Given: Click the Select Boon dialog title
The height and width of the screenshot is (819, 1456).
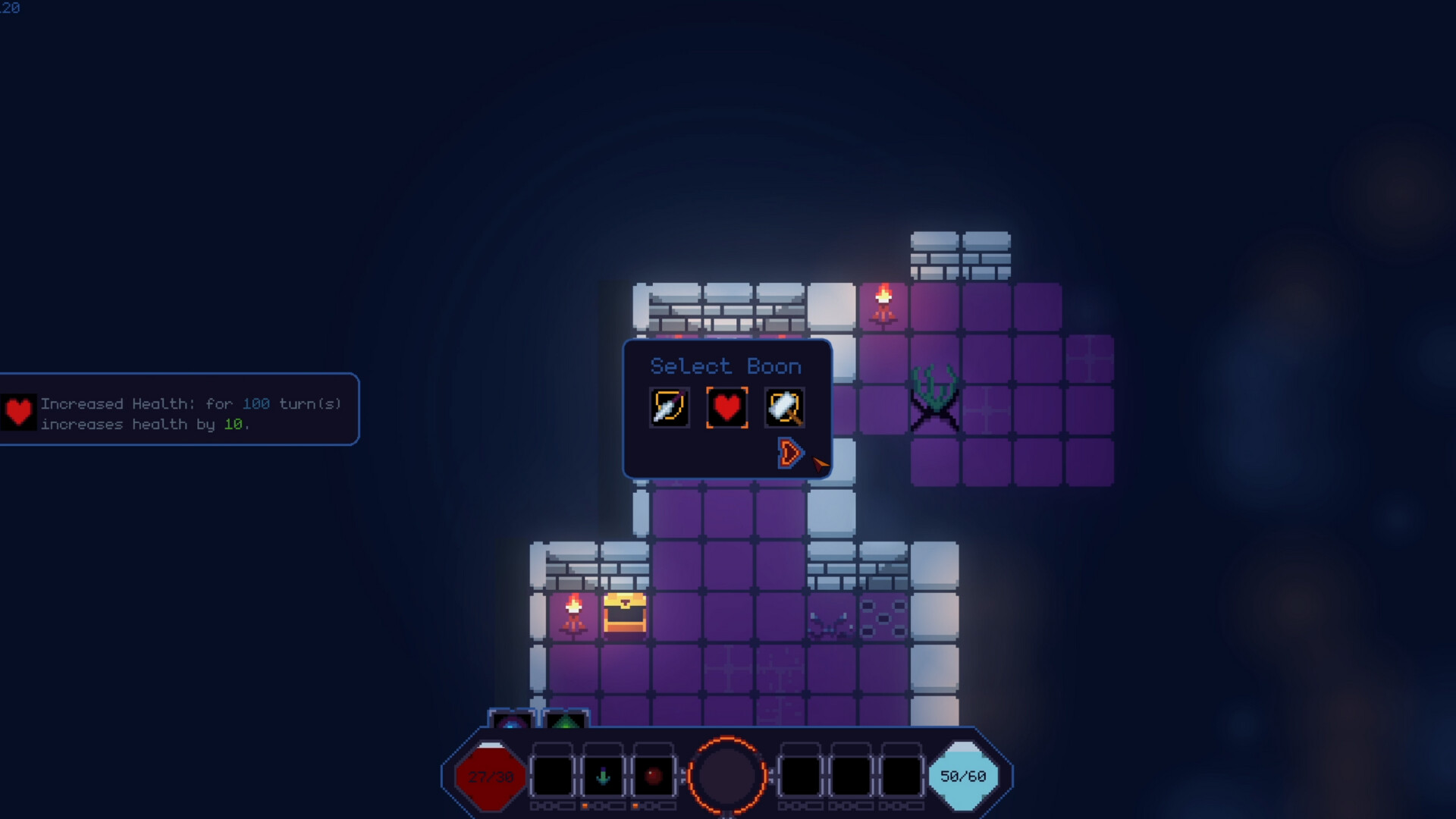Looking at the screenshot, I should click(726, 366).
